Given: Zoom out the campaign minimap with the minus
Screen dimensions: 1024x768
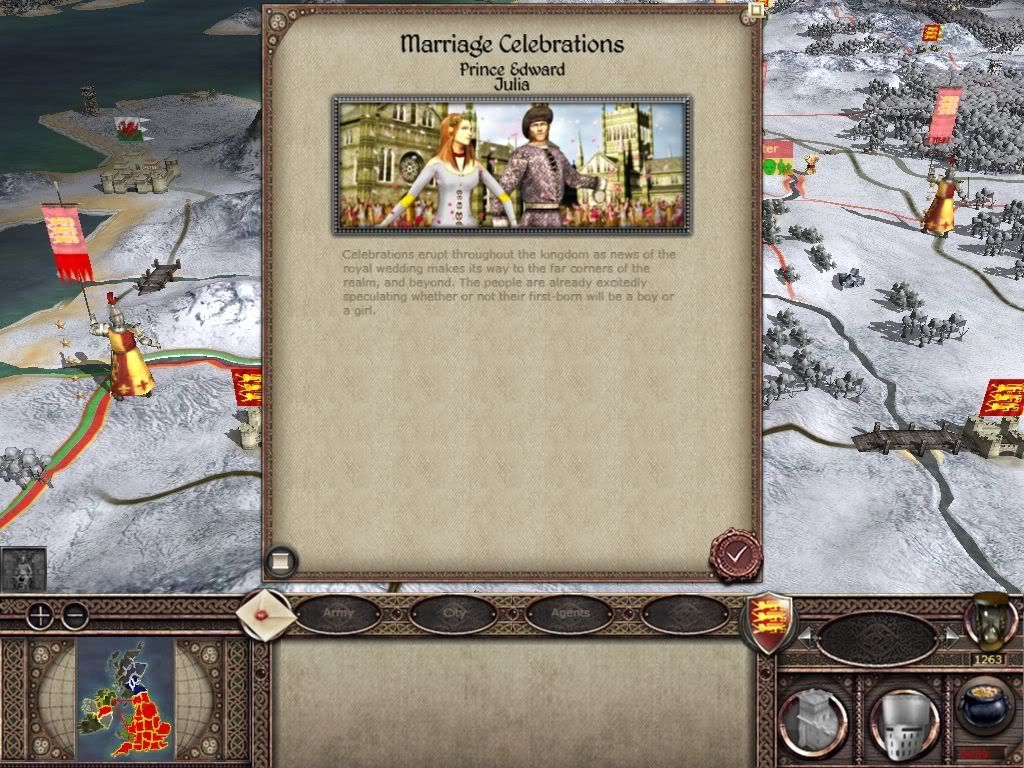Looking at the screenshot, I should point(74,615).
